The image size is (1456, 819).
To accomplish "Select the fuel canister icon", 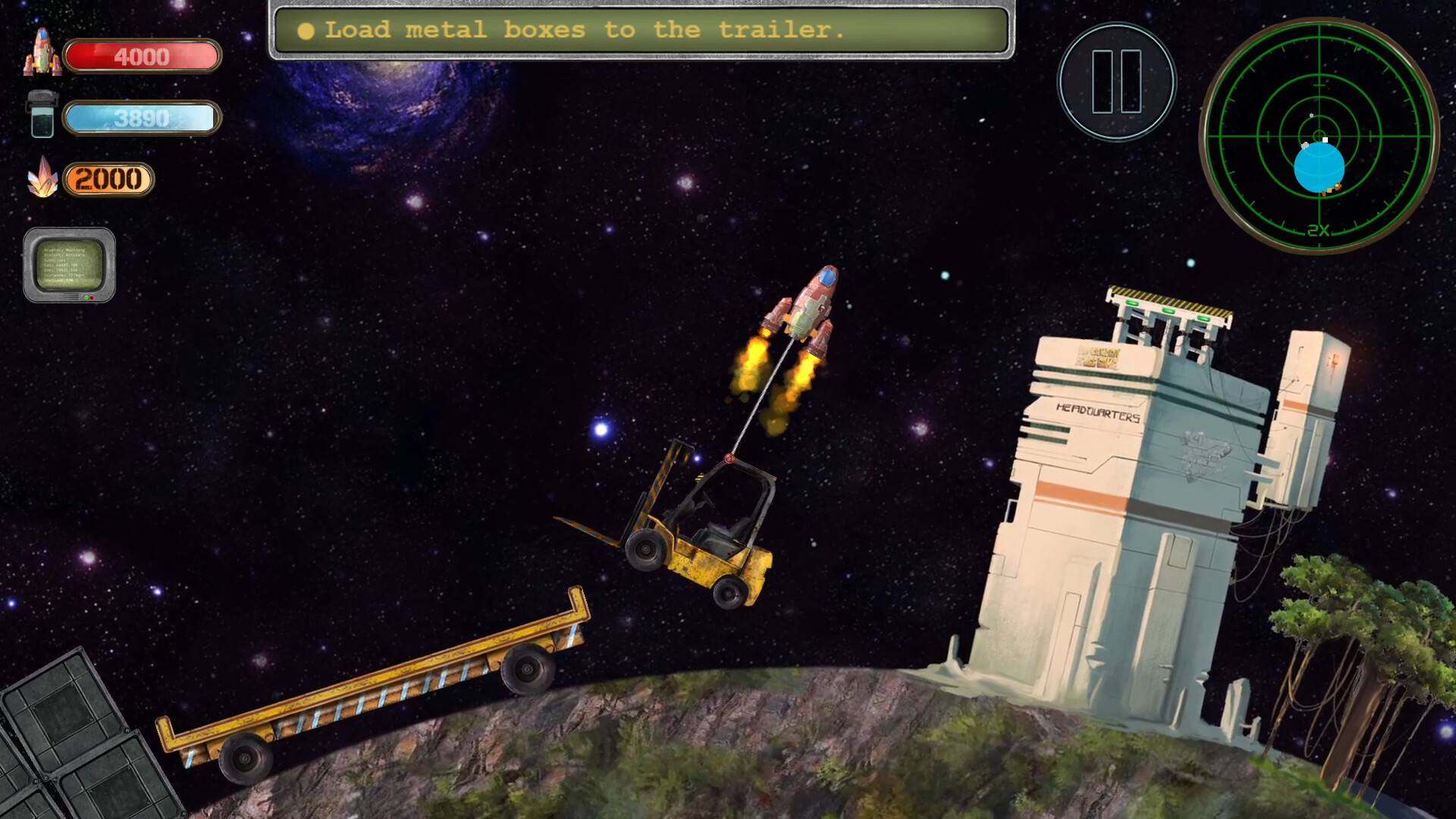I will click(x=43, y=115).
